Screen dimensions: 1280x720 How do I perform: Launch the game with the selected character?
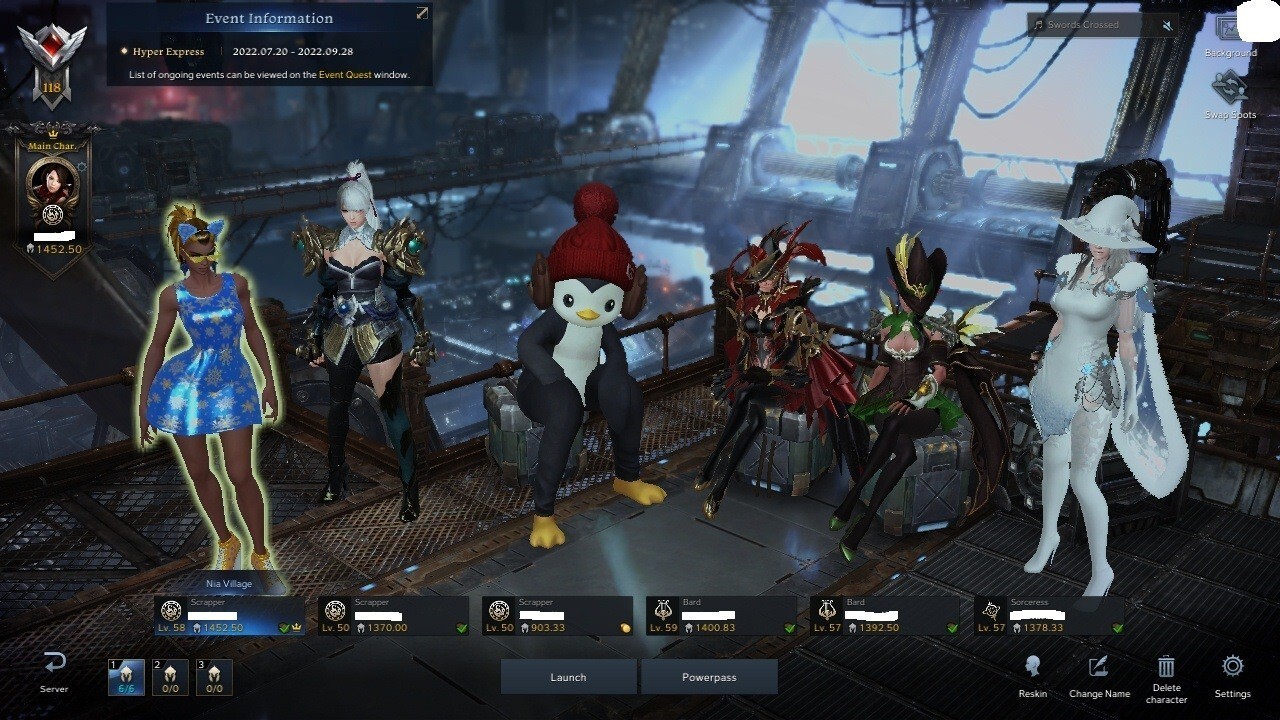(568, 677)
